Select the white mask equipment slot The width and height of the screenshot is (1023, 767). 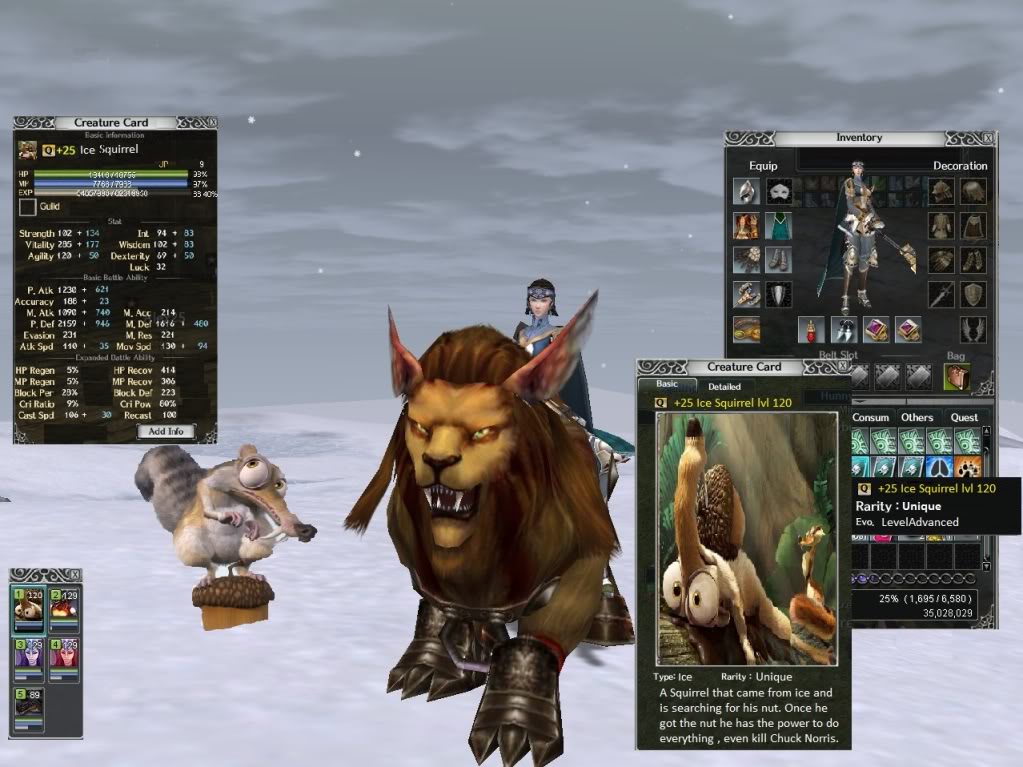[779, 192]
